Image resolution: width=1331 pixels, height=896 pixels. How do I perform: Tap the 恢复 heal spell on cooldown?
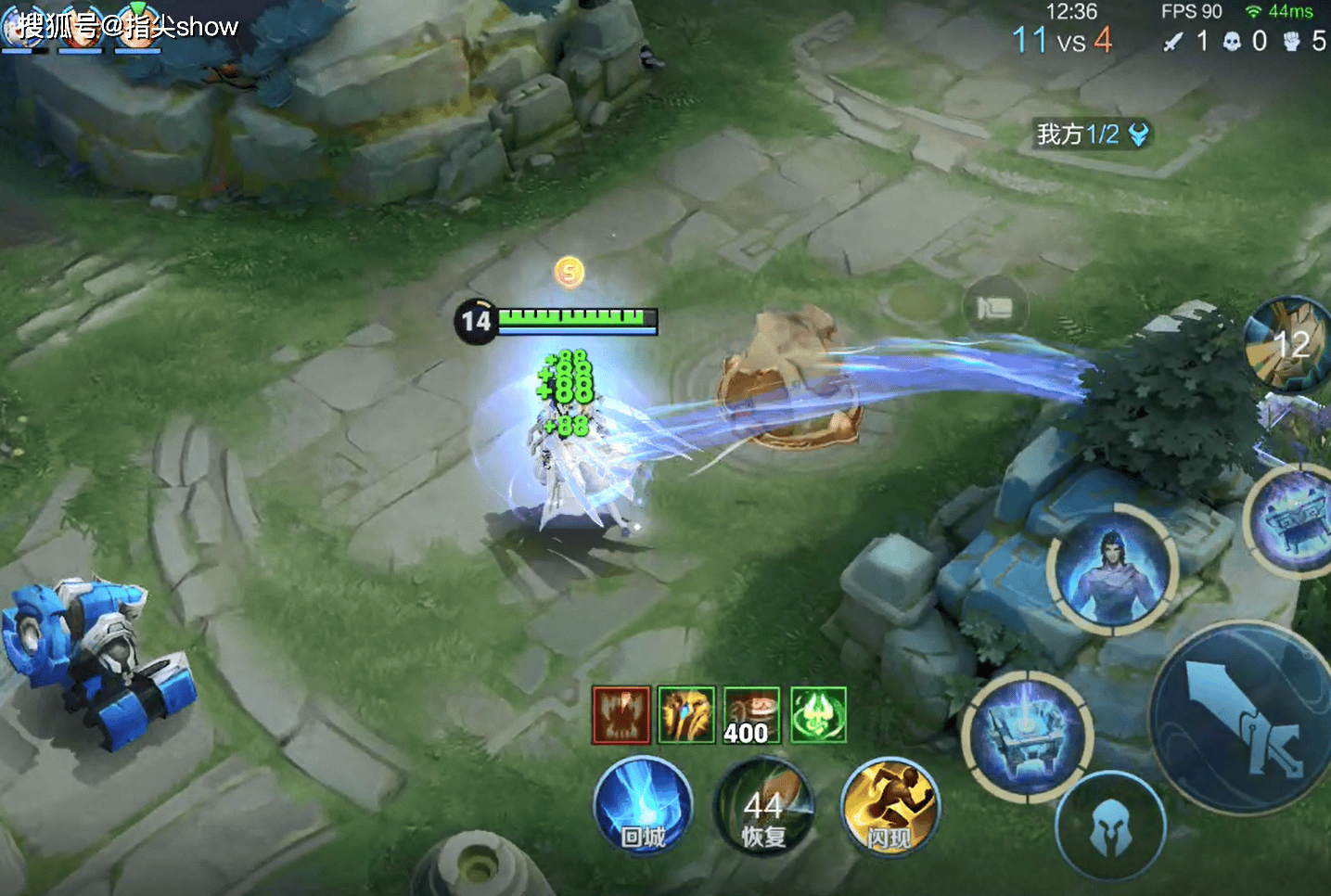763,806
